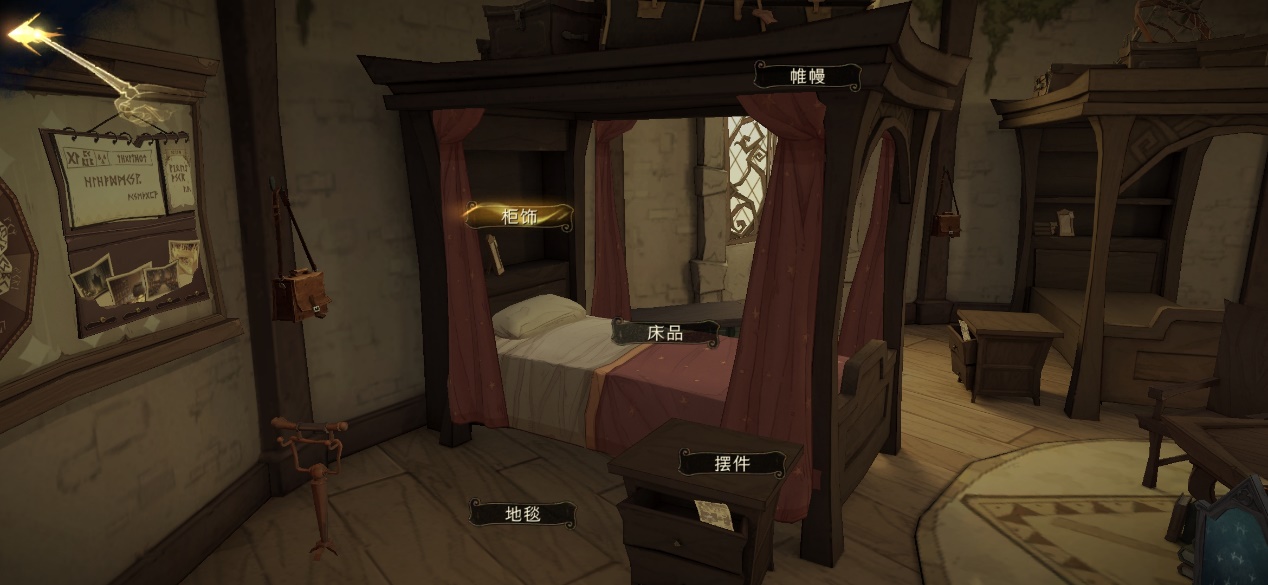This screenshot has height=585, width=1268.
Task: Select the 帷幔 curtain label
Action: 807,76
